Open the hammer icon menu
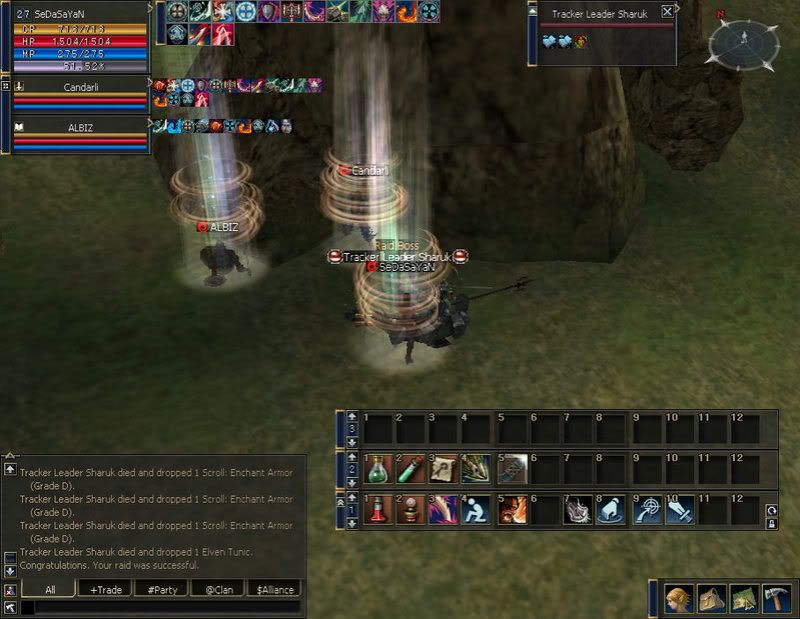The image size is (800, 619). tap(776, 598)
